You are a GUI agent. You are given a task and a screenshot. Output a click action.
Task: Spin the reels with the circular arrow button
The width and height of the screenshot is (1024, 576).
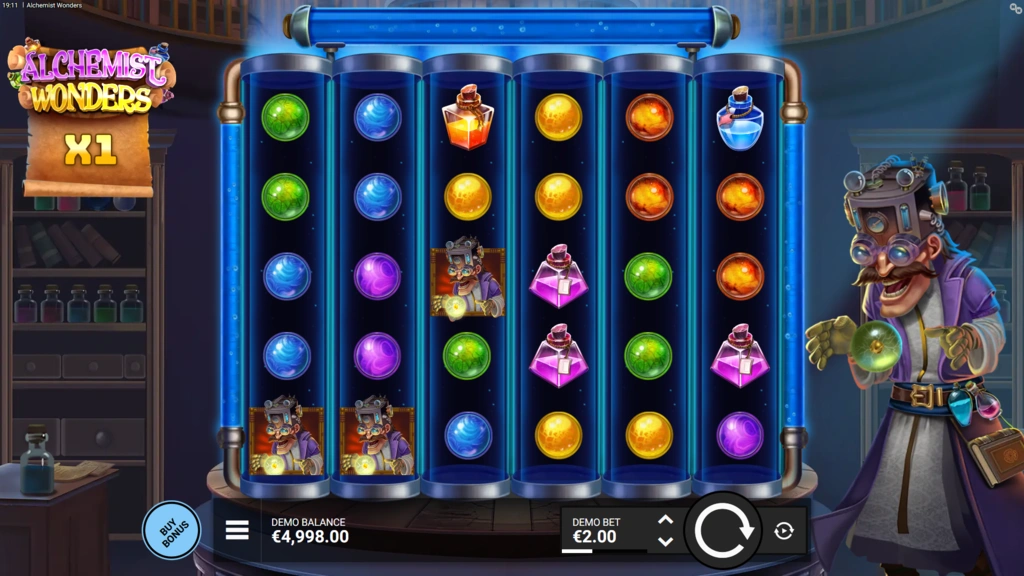(x=724, y=531)
